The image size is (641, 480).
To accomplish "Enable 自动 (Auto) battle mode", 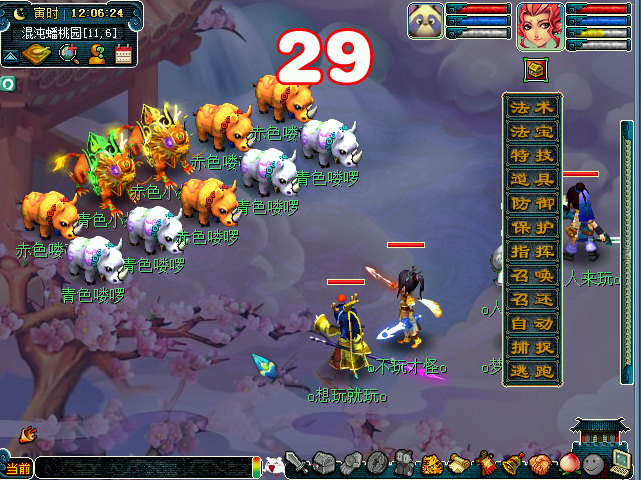I will click(x=532, y=323).
